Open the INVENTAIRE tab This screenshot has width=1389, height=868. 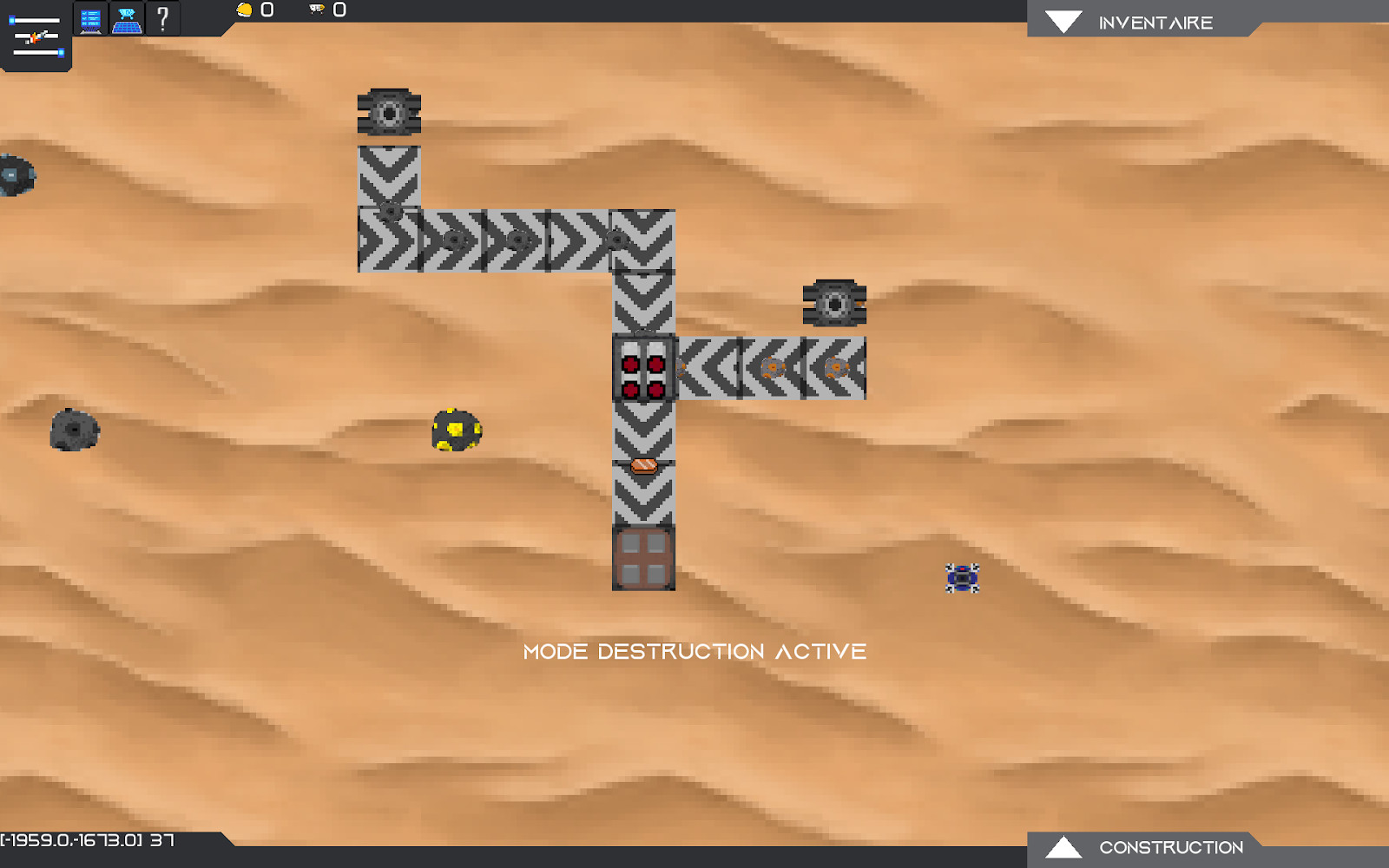[x=1155, y=22]
